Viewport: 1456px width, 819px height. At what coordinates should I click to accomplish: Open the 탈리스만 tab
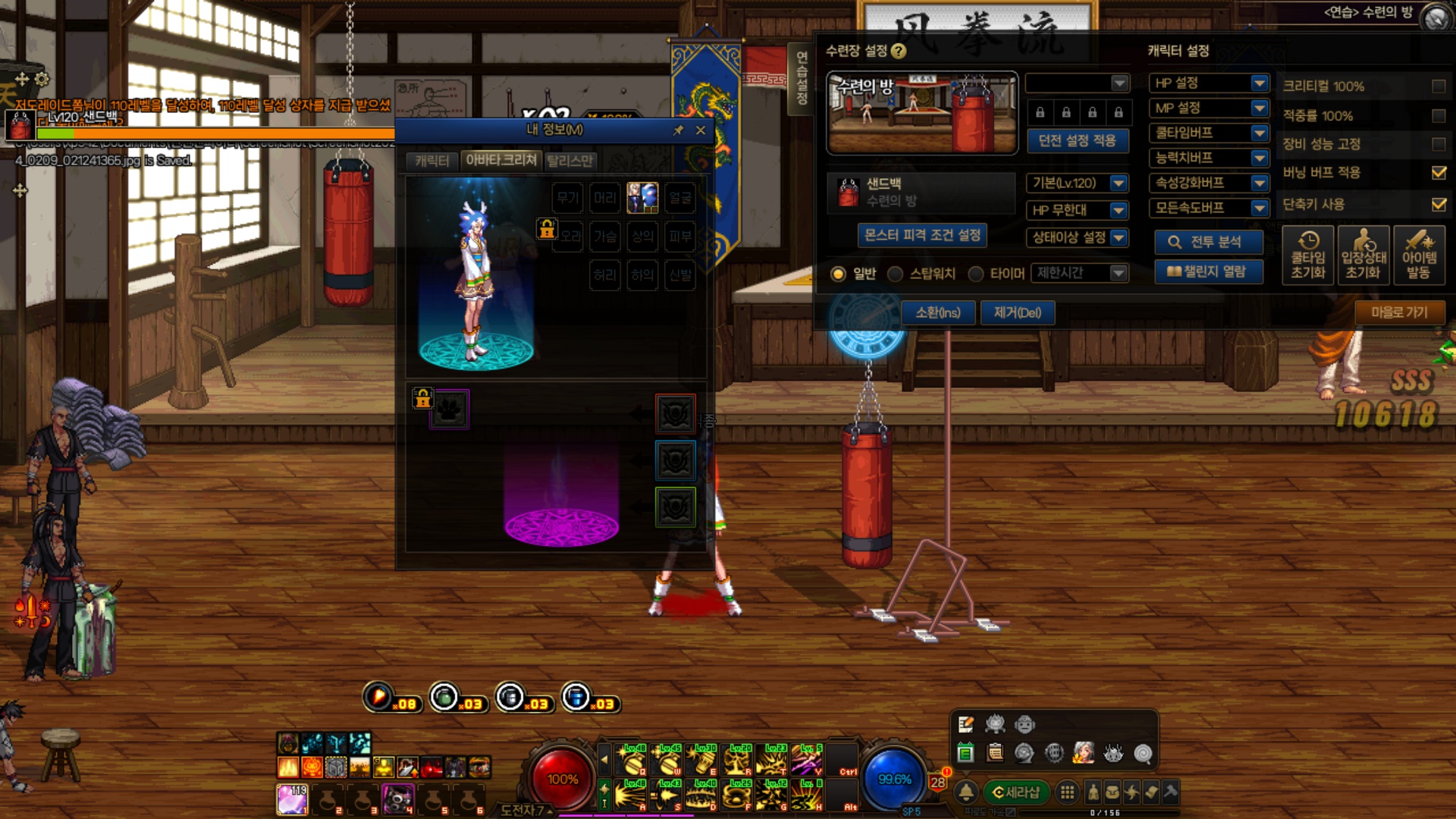(570, 161)
